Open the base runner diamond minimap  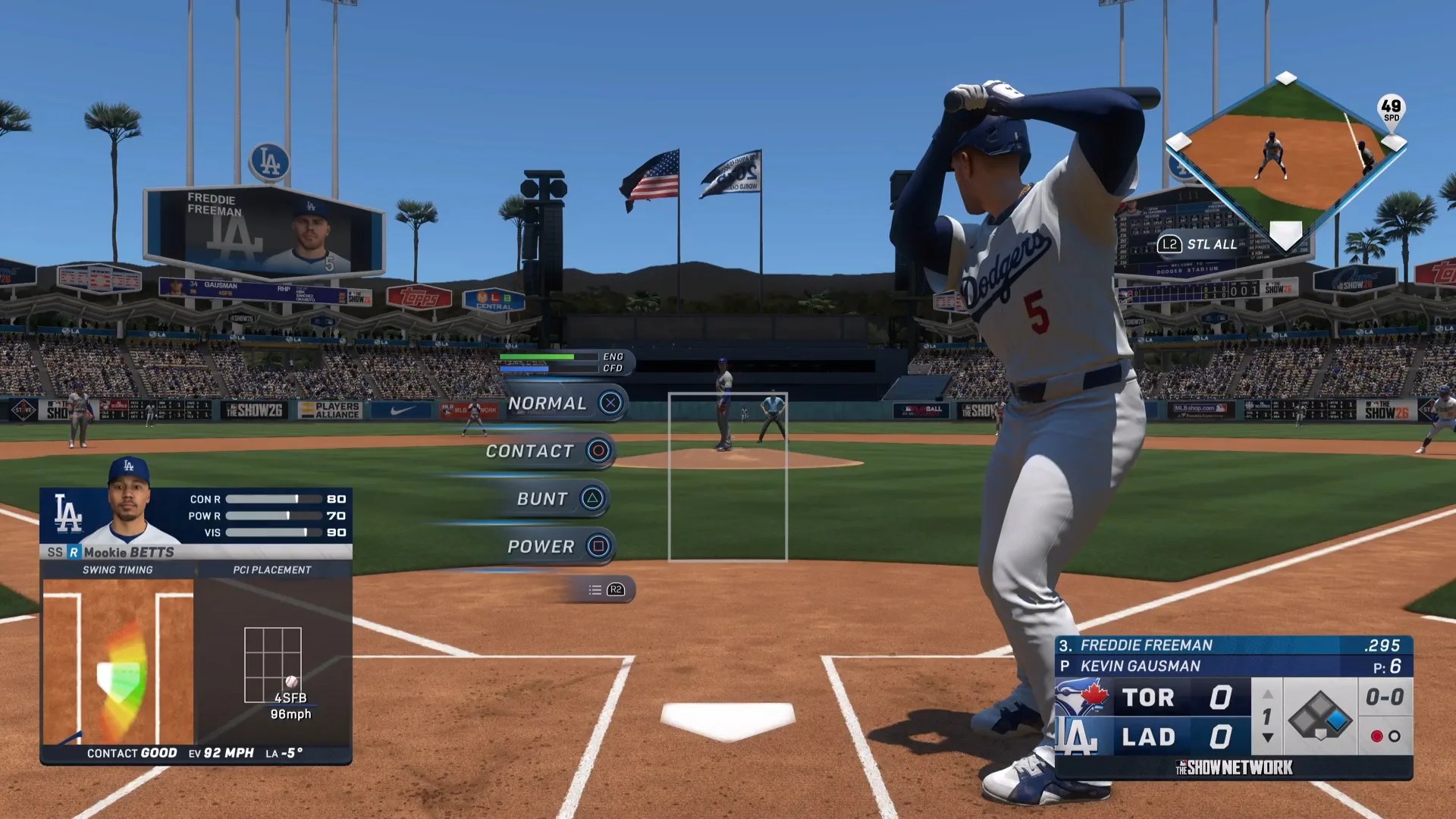pyautogui.click(x=1285, y=161)
